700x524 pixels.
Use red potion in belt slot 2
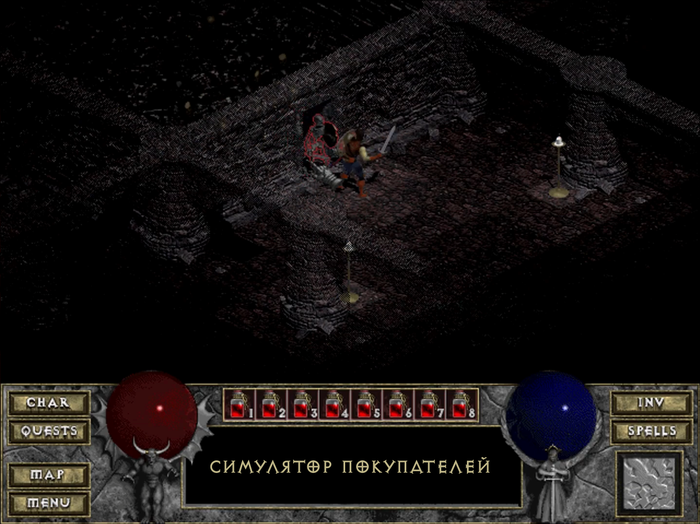pos(268,406)
